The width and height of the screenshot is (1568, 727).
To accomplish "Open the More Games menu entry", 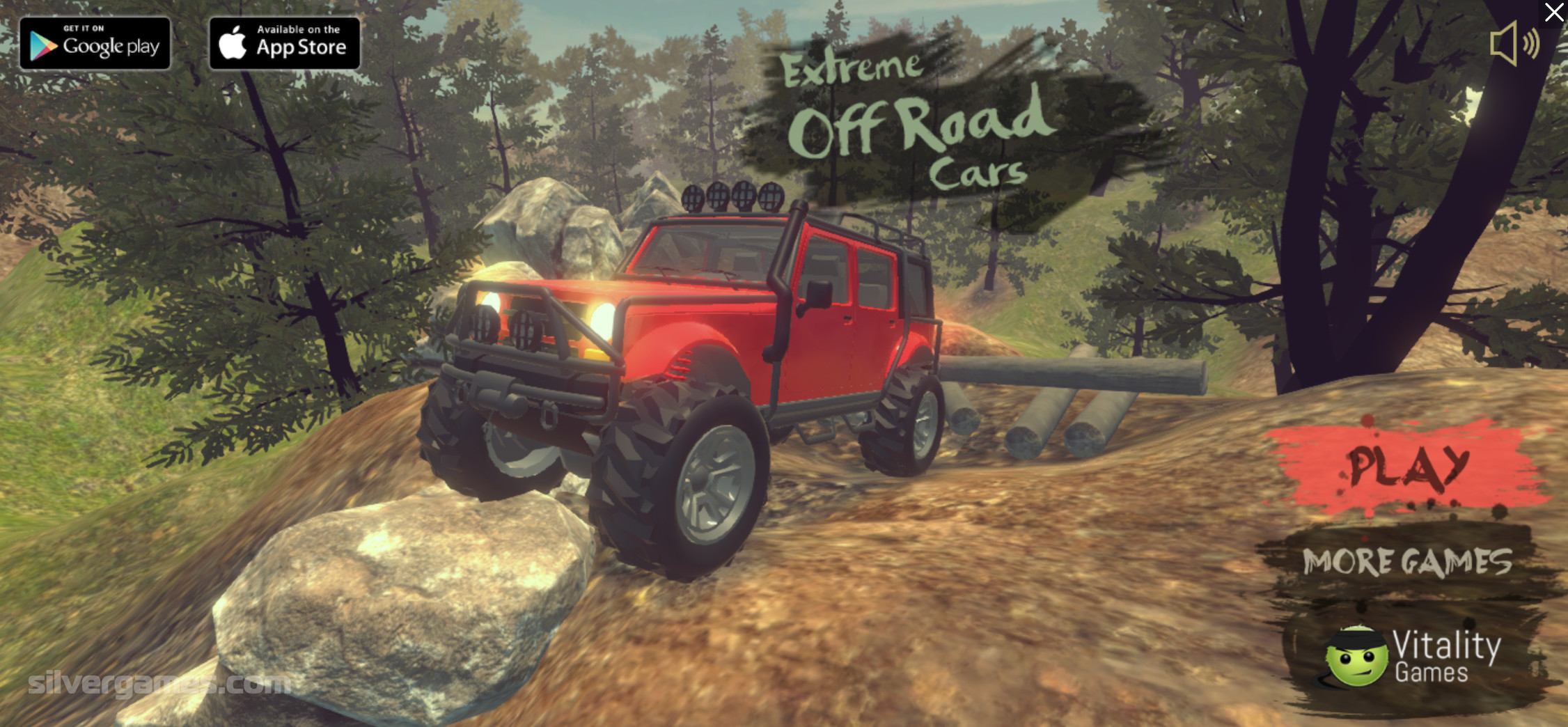I will (x=1407, y=563).
